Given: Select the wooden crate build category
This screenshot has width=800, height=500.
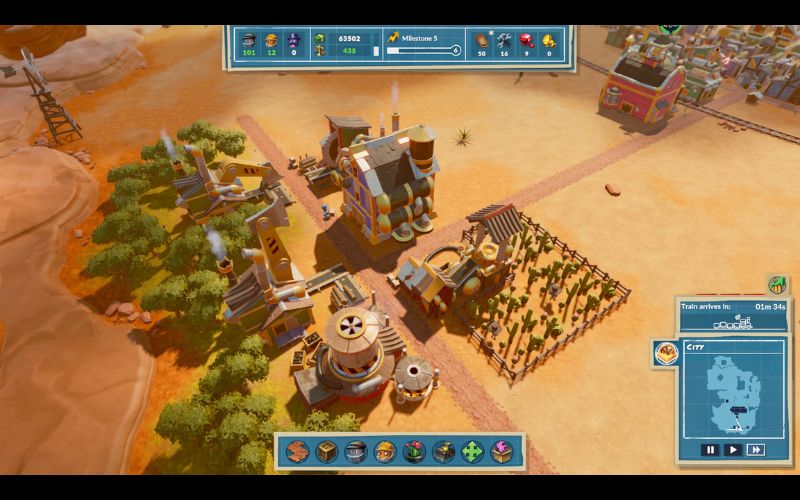Looking at the screenshot, I should pos(326,451).
